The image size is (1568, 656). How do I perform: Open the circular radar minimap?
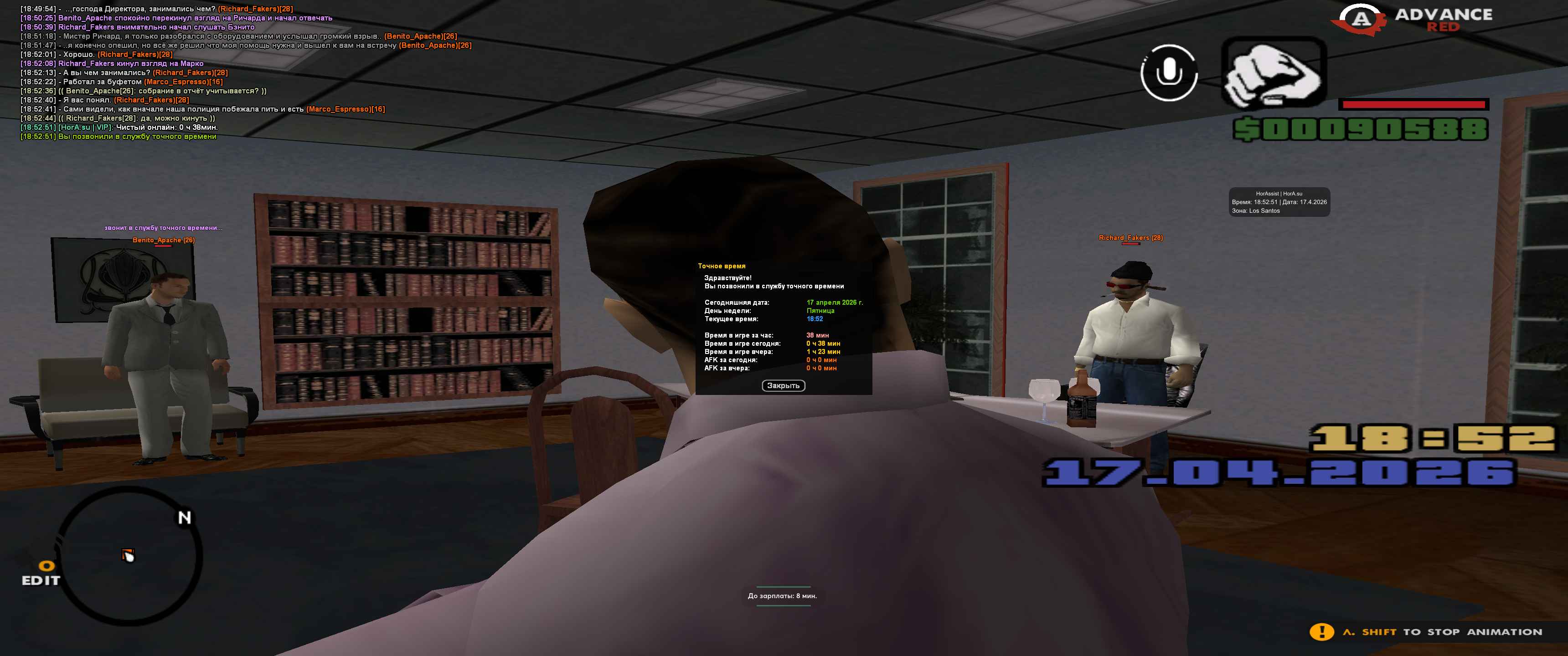click(129, 556)
